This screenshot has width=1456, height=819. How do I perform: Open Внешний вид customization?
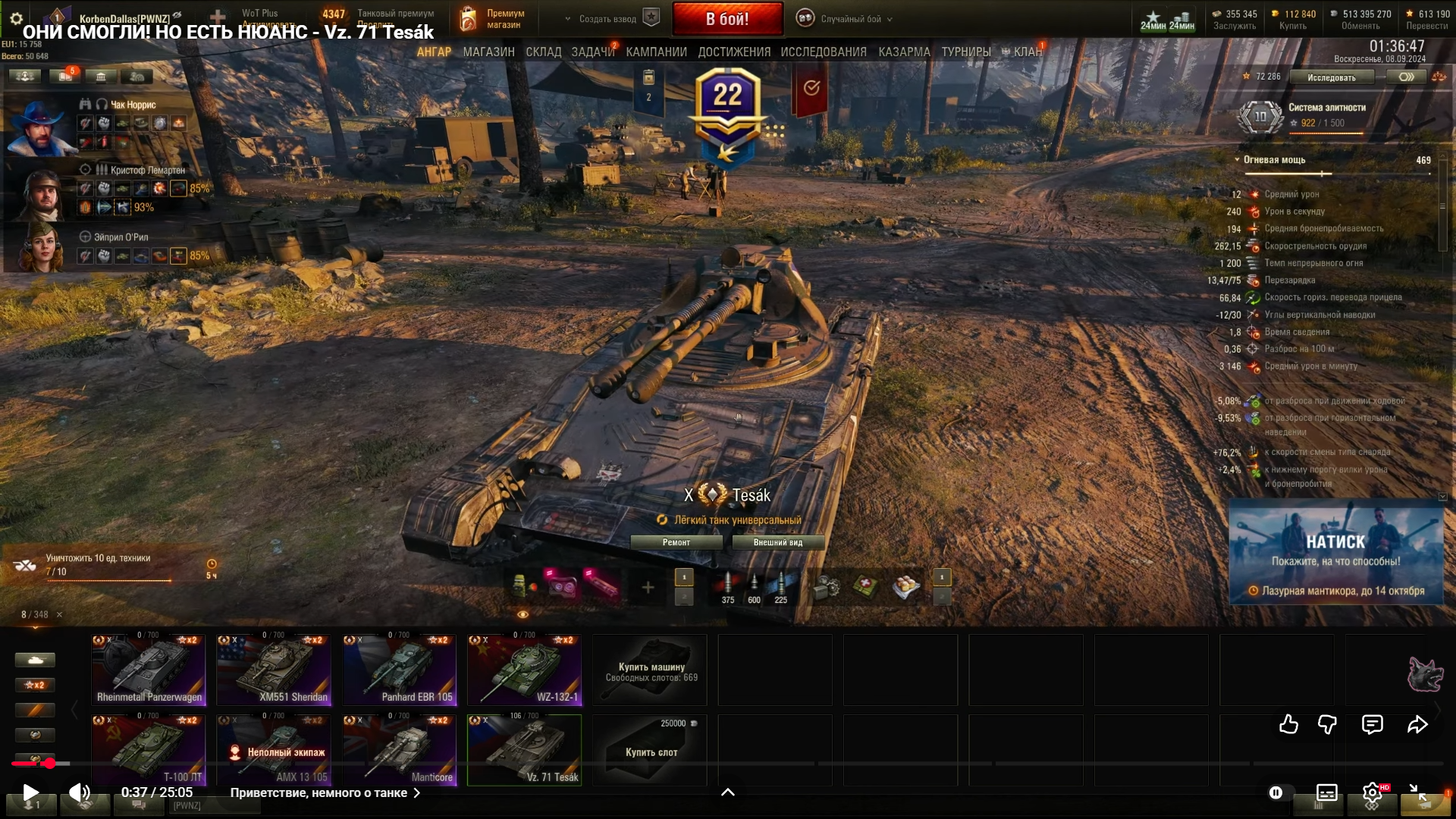pos(777,542)
